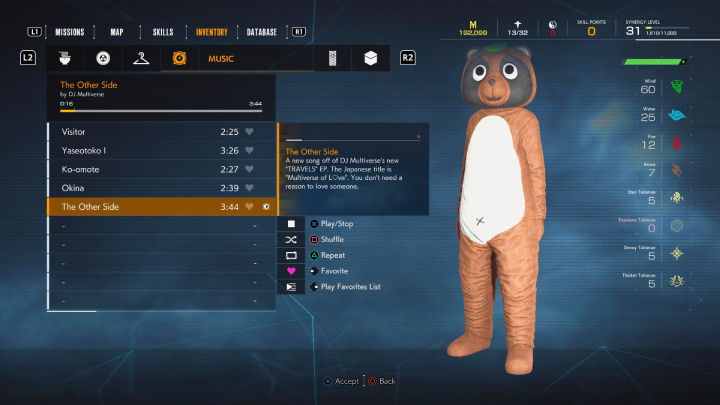The image size is (720, 405).
Task: Choose the track Yaseotoko I
Action: (140, 151)
